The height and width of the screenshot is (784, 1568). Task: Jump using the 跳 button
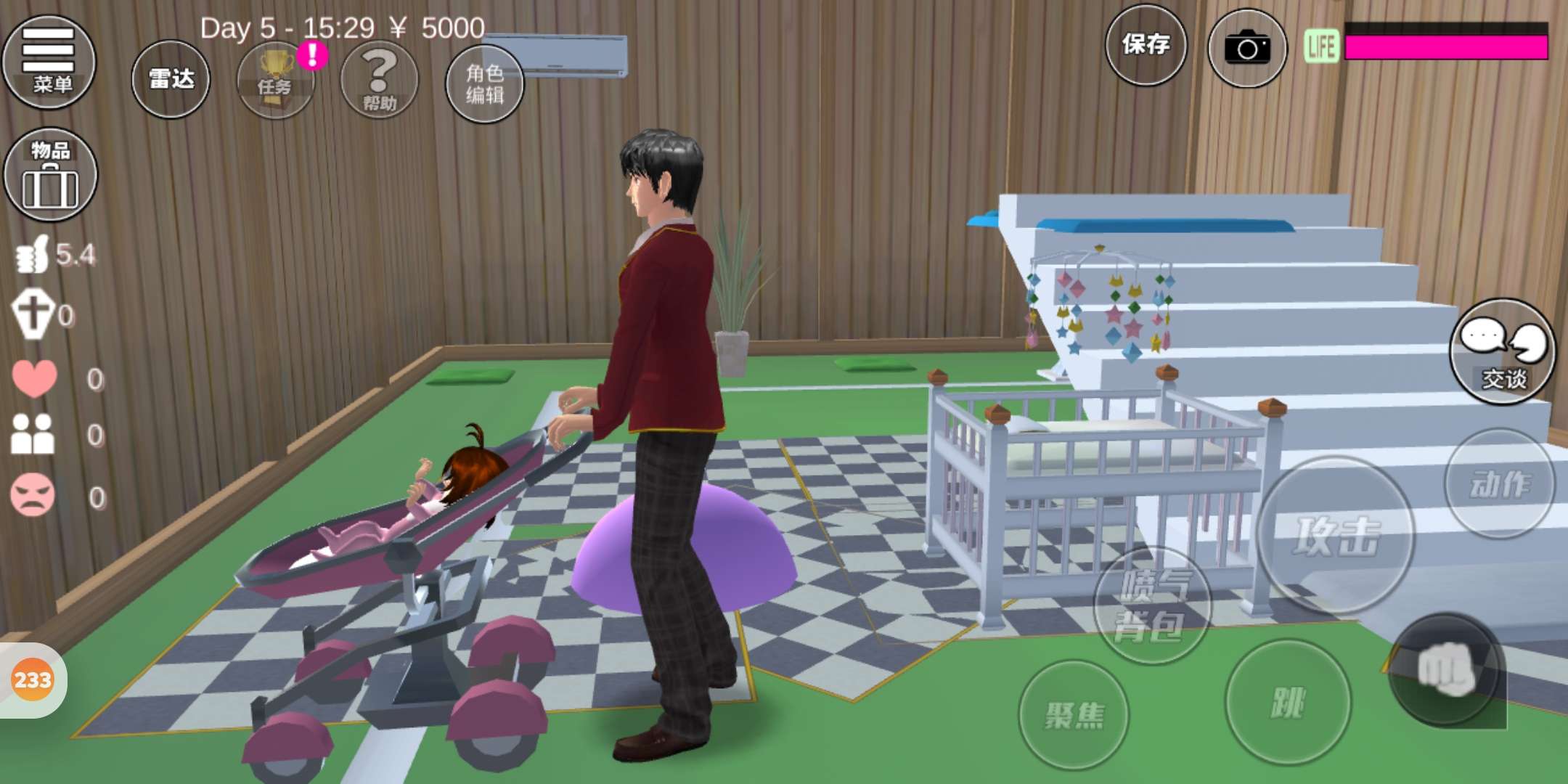pos(1288,702)
